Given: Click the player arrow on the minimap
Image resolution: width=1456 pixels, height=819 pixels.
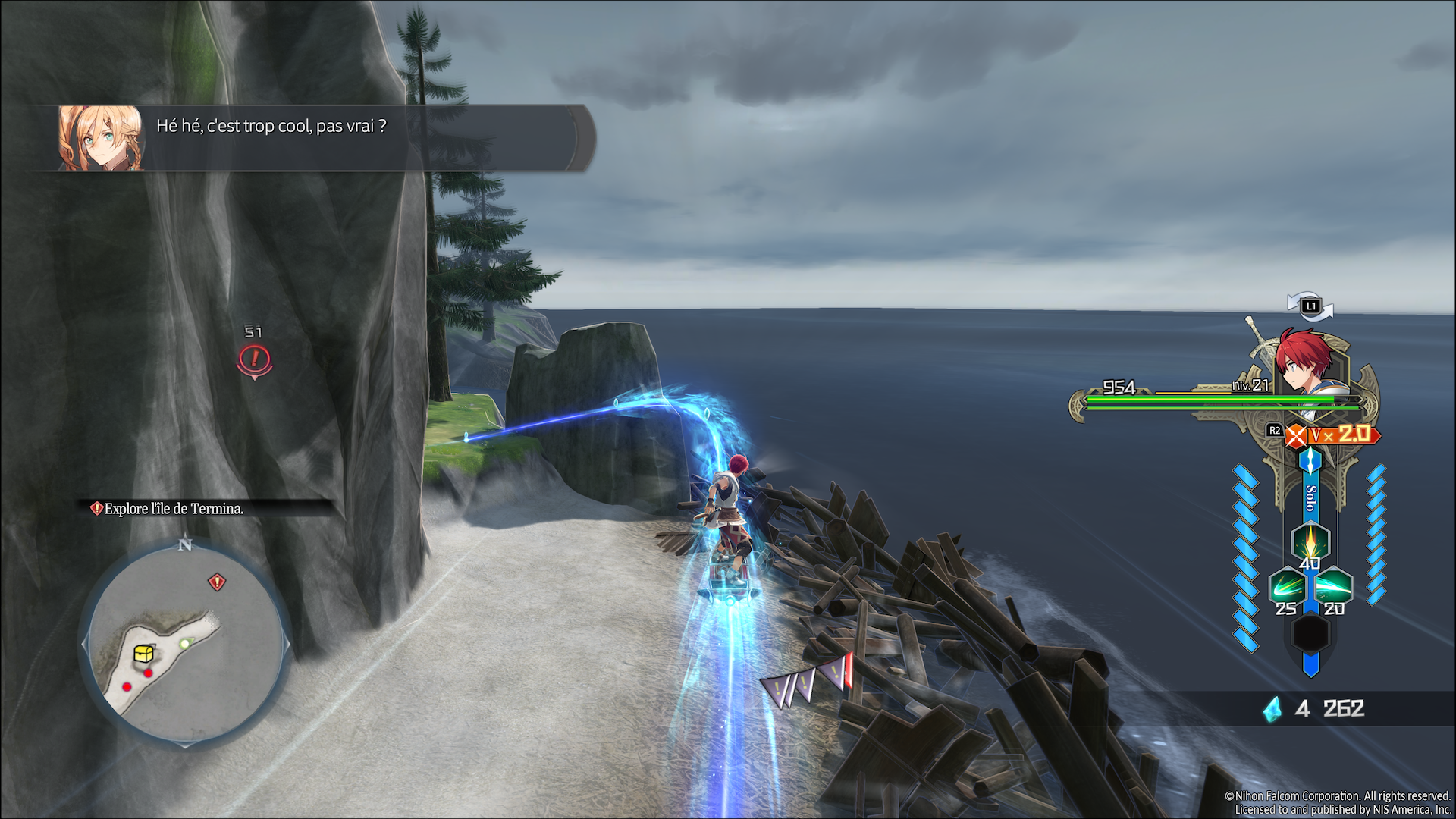Looking at the screenshot, I should tap(184, 644).
